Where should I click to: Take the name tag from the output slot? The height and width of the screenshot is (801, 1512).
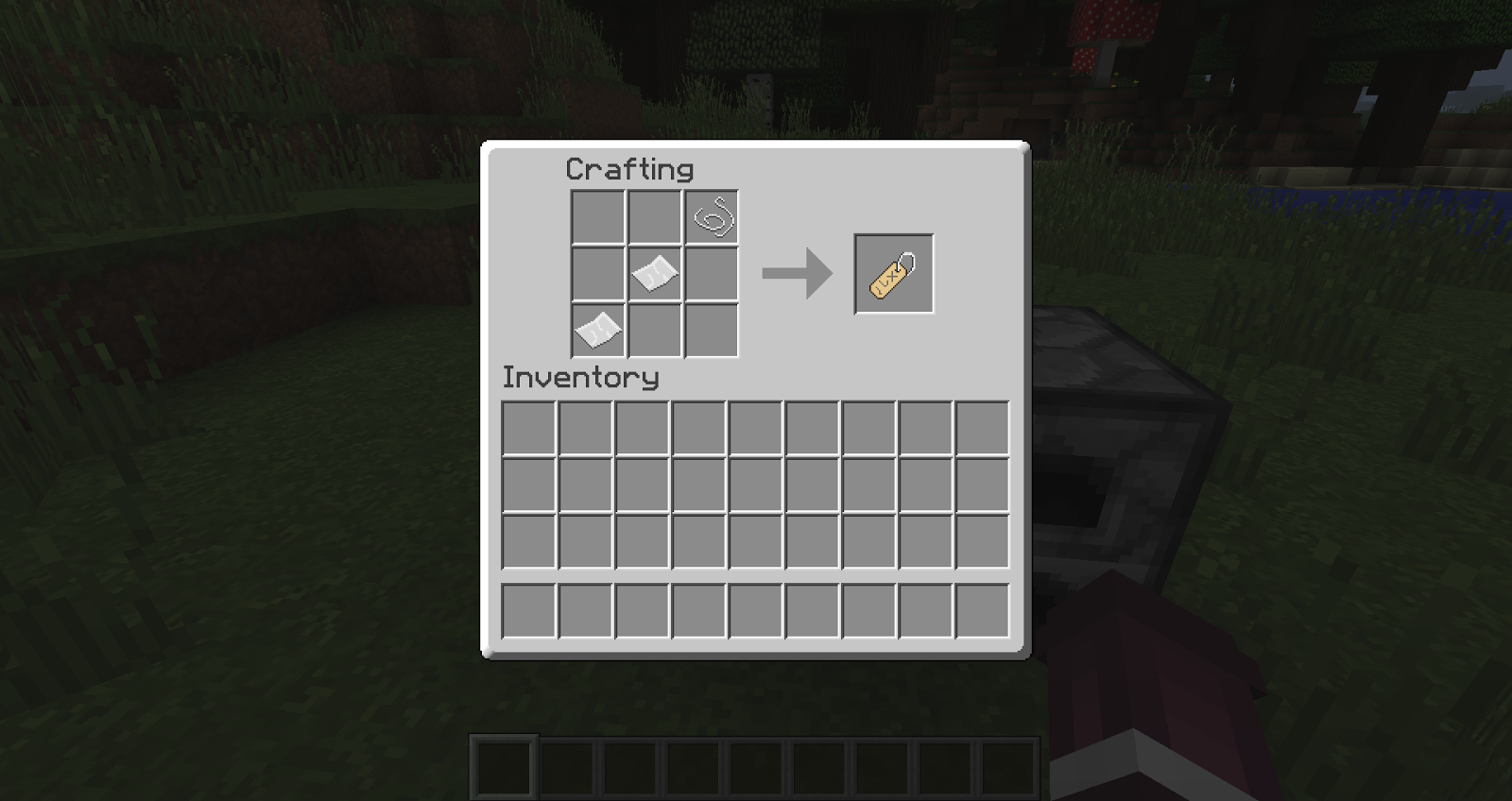[893, 274]
